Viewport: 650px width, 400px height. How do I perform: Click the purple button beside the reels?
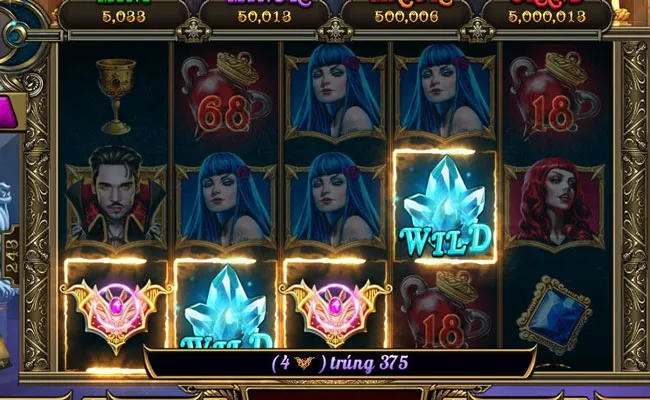click(x=10, y=111)
